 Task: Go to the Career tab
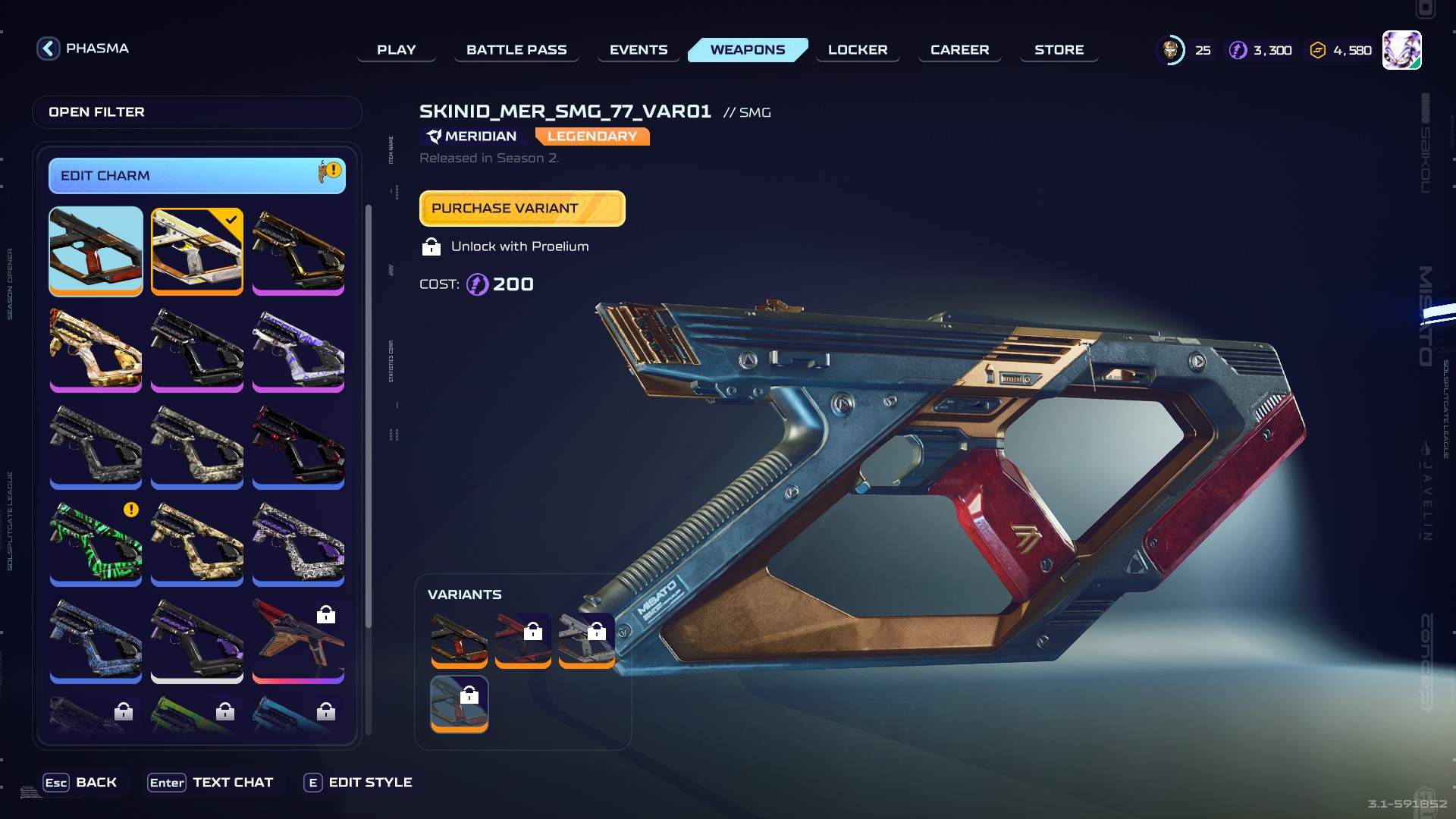[959, 50]
